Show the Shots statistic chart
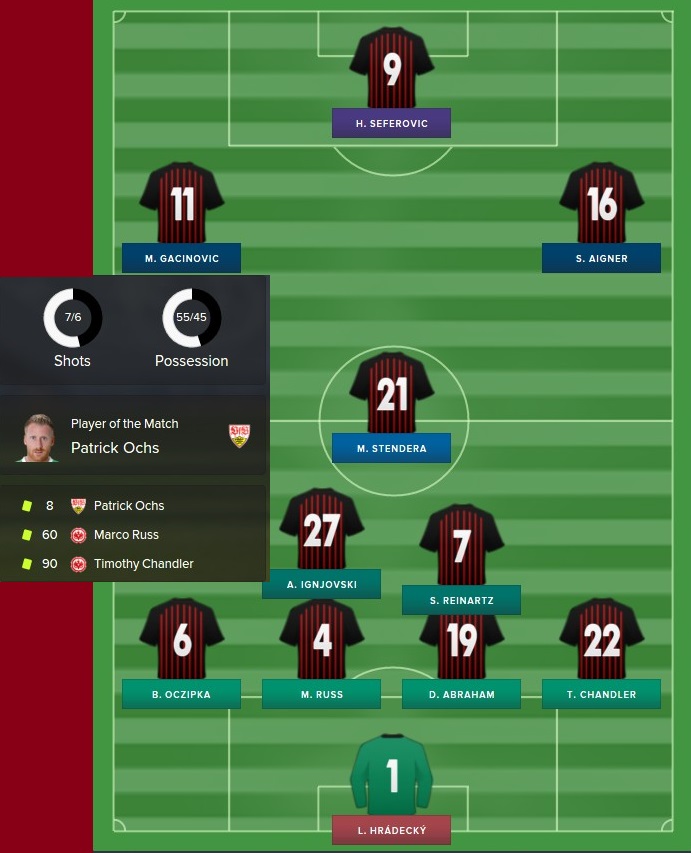 point(73,318)
